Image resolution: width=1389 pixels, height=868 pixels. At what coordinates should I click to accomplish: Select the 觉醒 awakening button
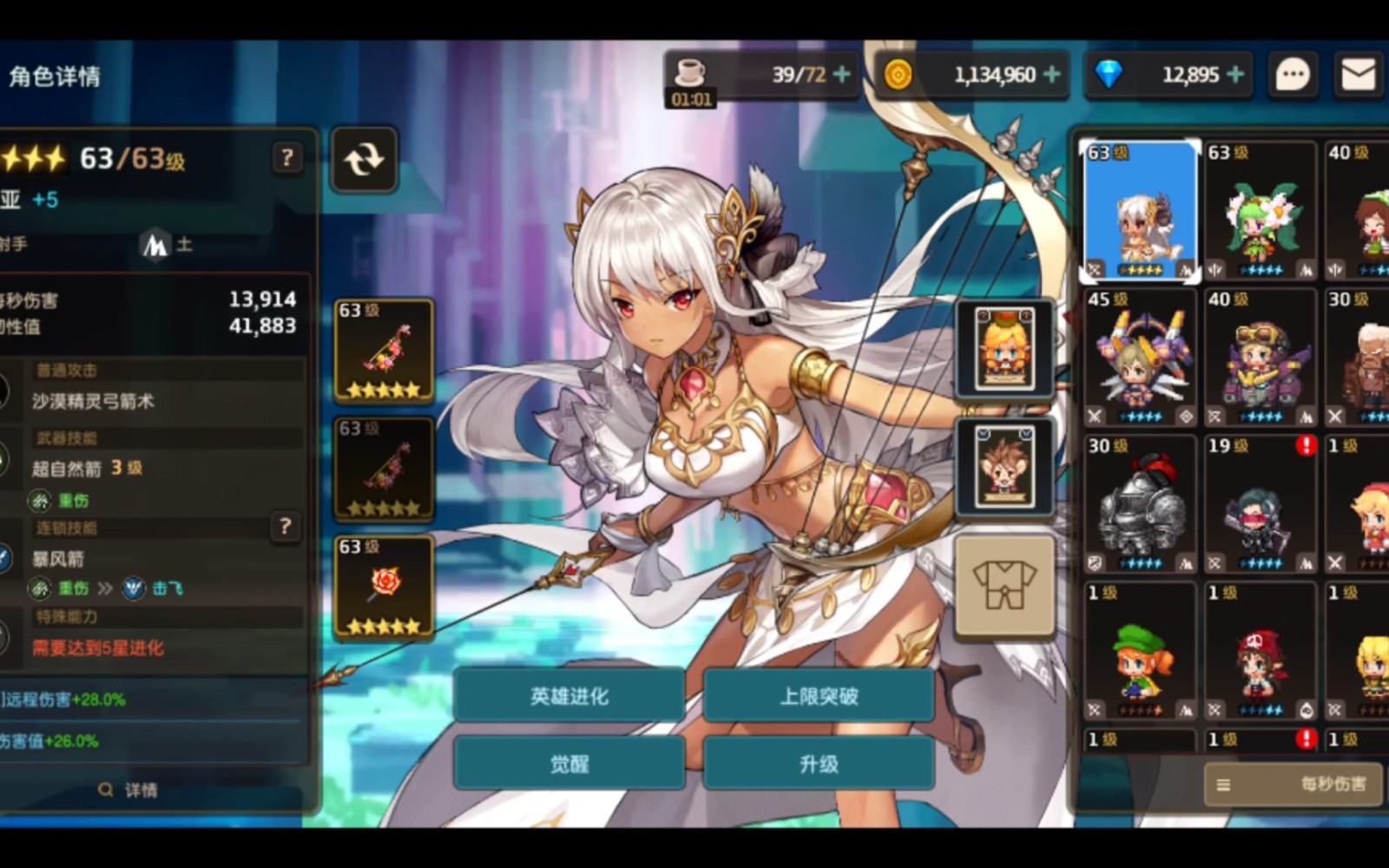coord(569,764)
